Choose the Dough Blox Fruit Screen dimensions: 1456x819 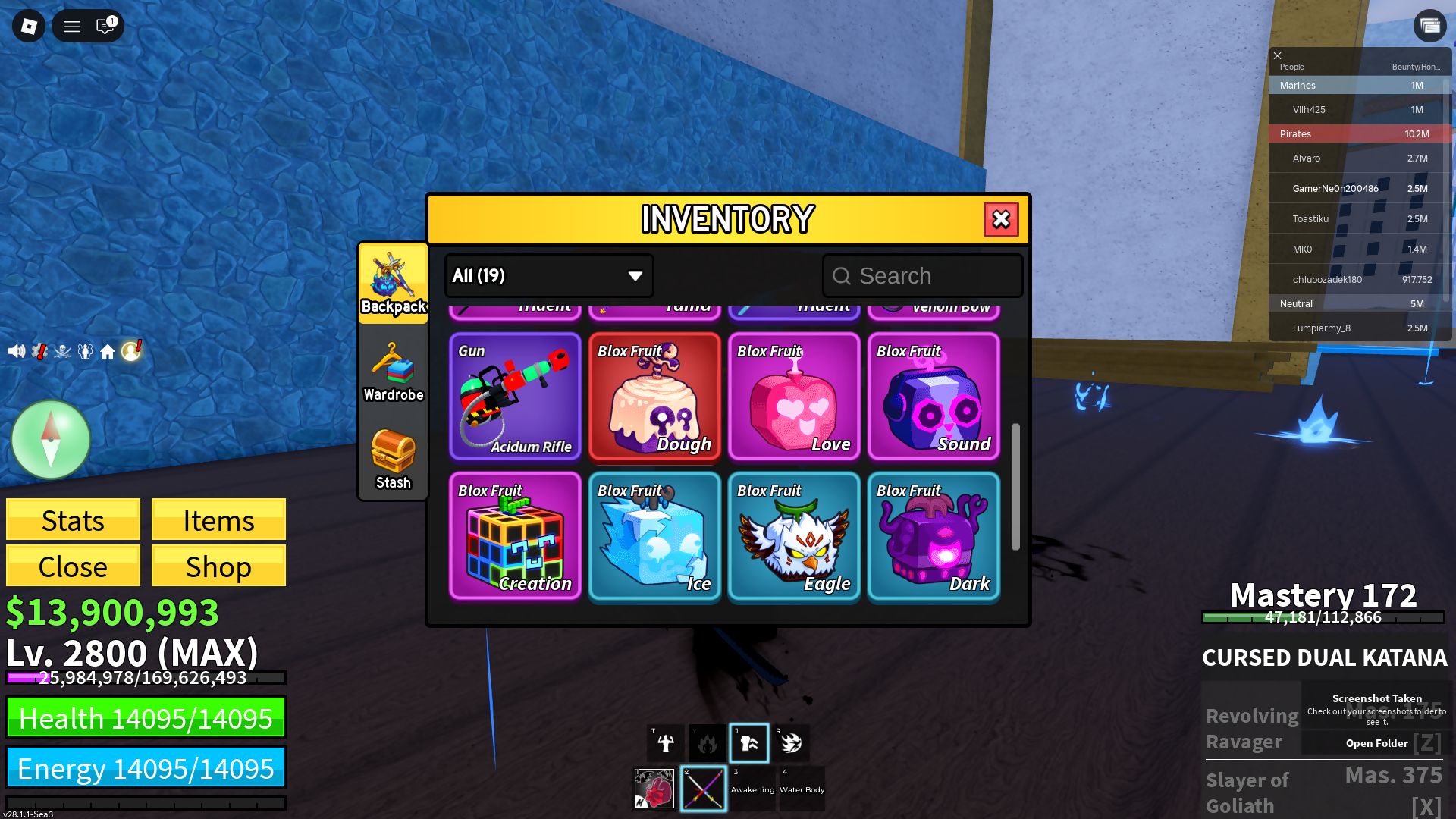654,396
